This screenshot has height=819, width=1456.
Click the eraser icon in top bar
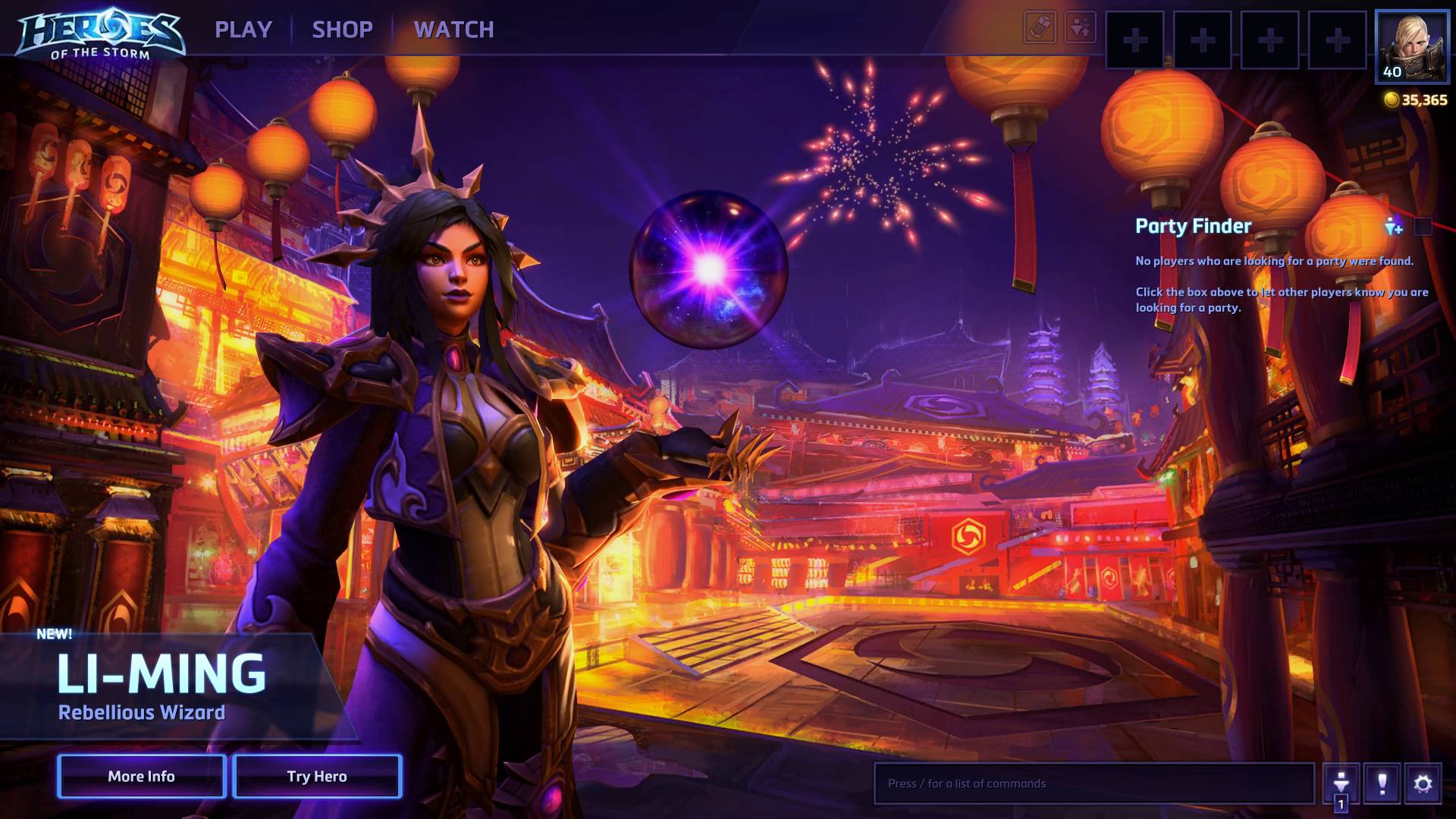coord(1040,28)
